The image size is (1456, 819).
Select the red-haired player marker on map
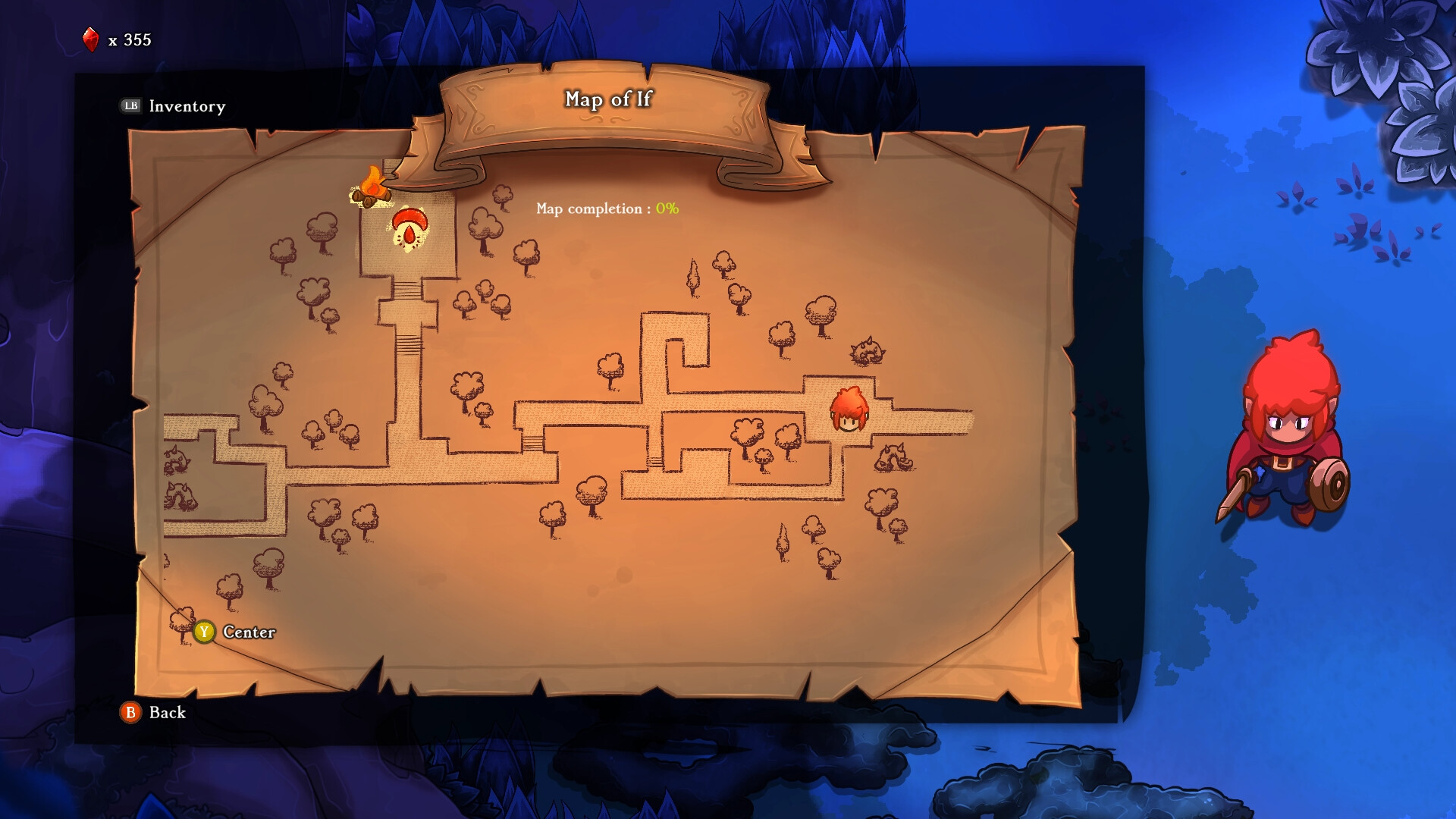click(849, 410)
